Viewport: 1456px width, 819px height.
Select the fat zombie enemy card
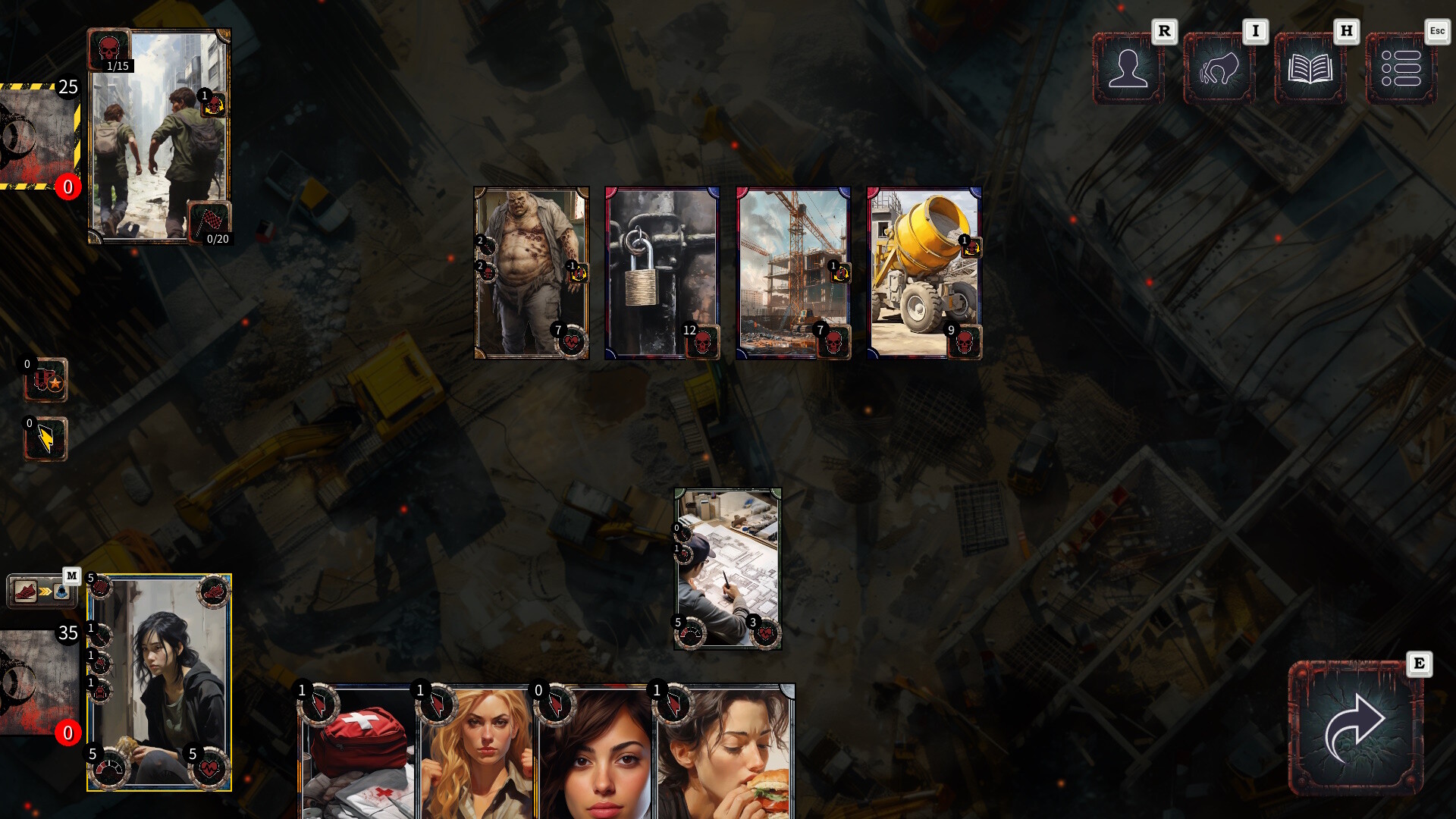(531, 273)
